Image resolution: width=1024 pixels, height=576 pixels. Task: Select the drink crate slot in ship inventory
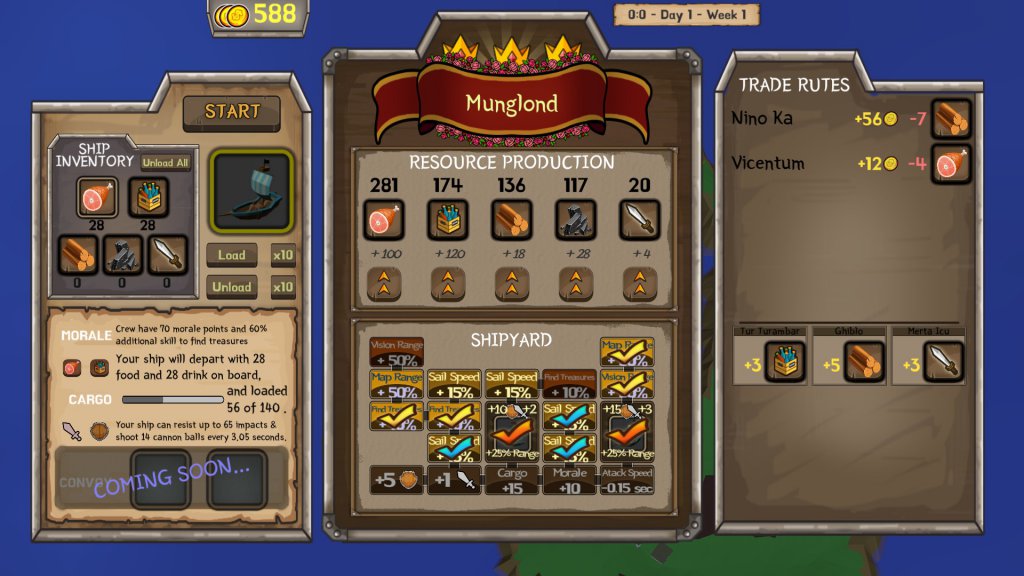148,198
